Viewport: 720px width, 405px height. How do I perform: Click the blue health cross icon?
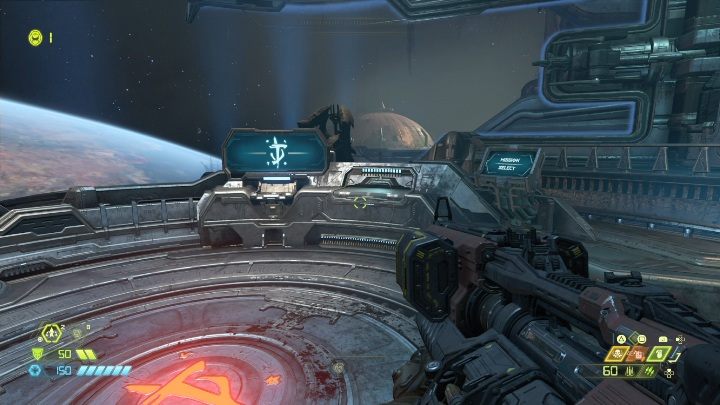pyautogui.click(x=37, y=370)
